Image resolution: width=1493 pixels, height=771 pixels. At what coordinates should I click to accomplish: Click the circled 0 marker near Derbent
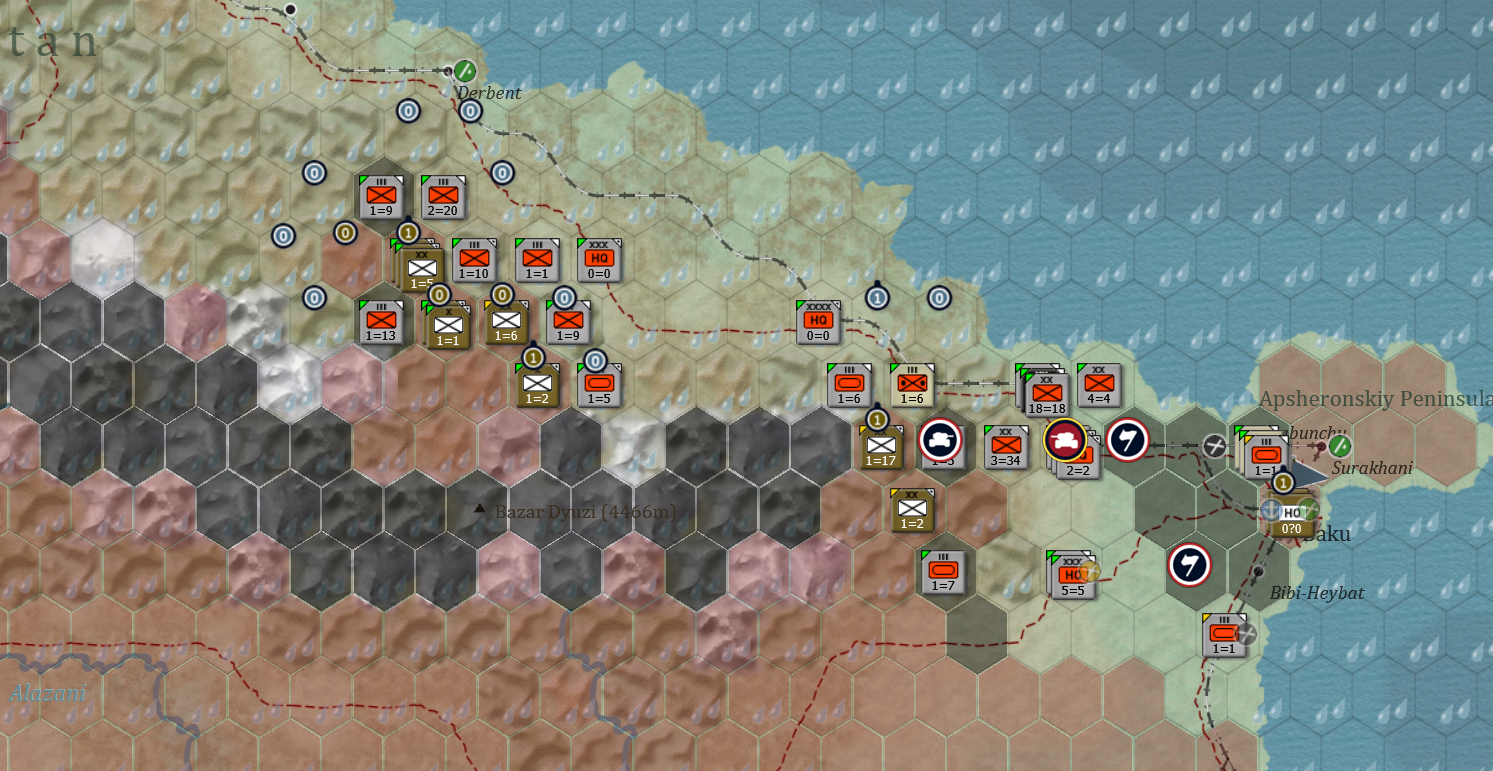tap(471, 112)
